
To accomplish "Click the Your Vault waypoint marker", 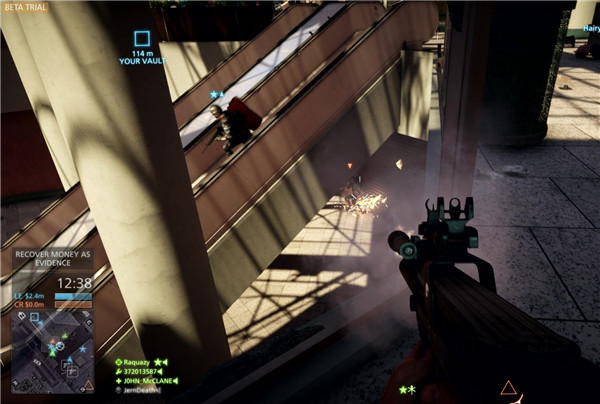I will coord(142,40).
